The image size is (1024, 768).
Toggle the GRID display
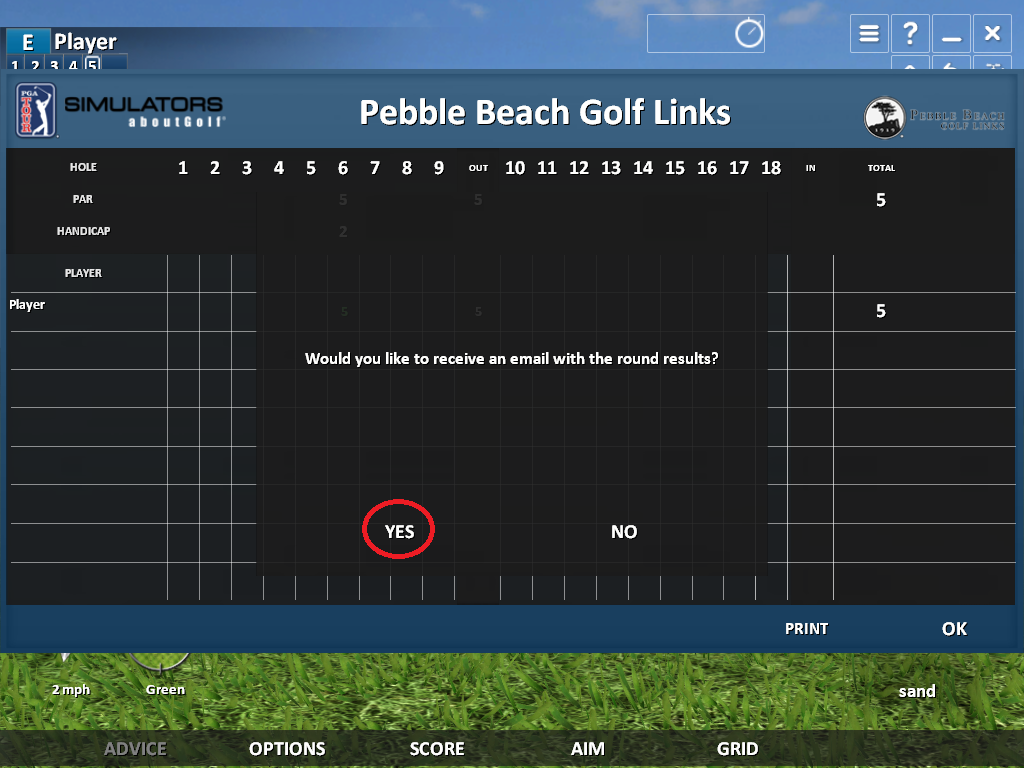click(x=737, y=748)
